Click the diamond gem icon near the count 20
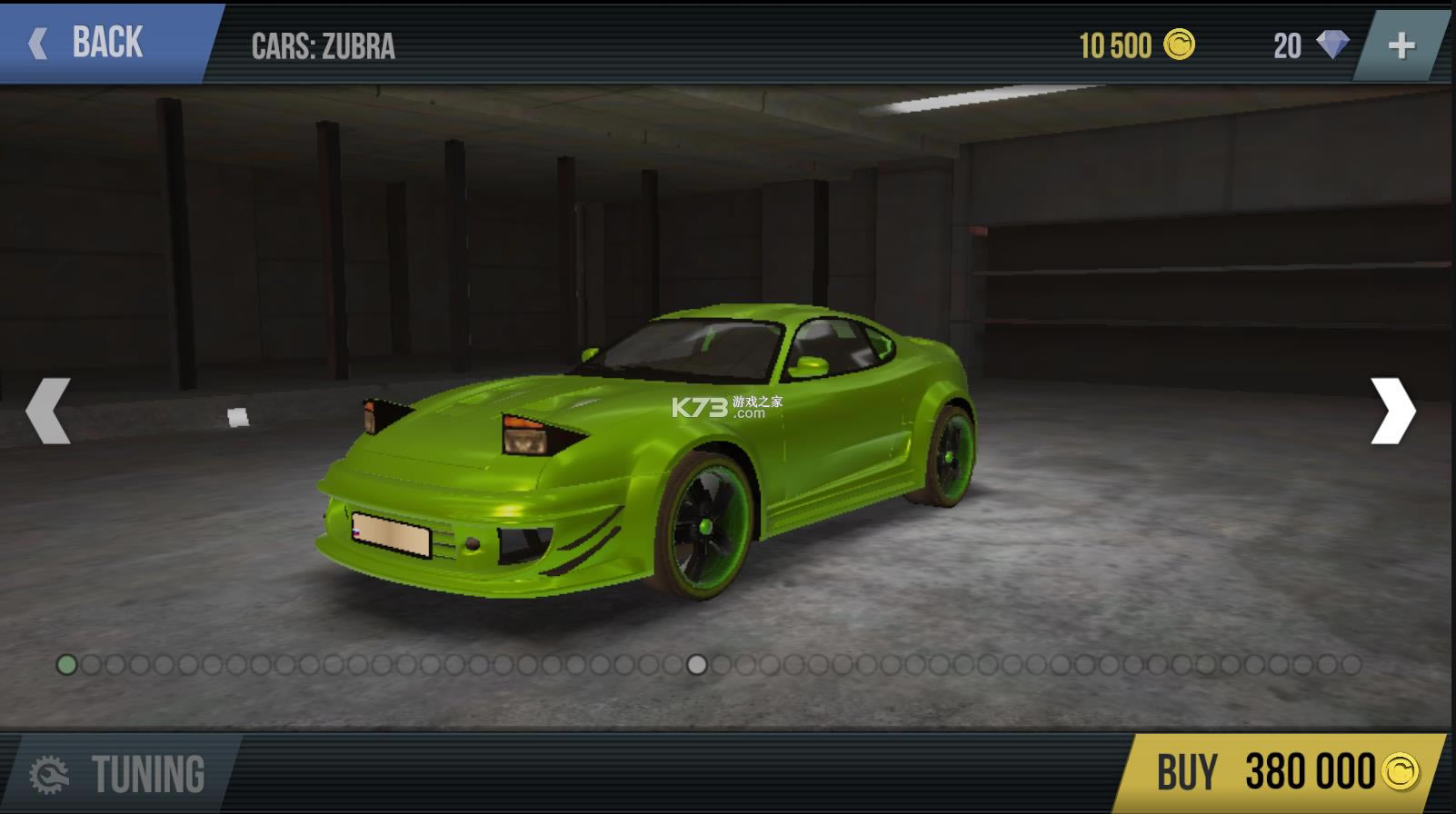Viewport: 1456px width, 814px height. (1335, 44)
